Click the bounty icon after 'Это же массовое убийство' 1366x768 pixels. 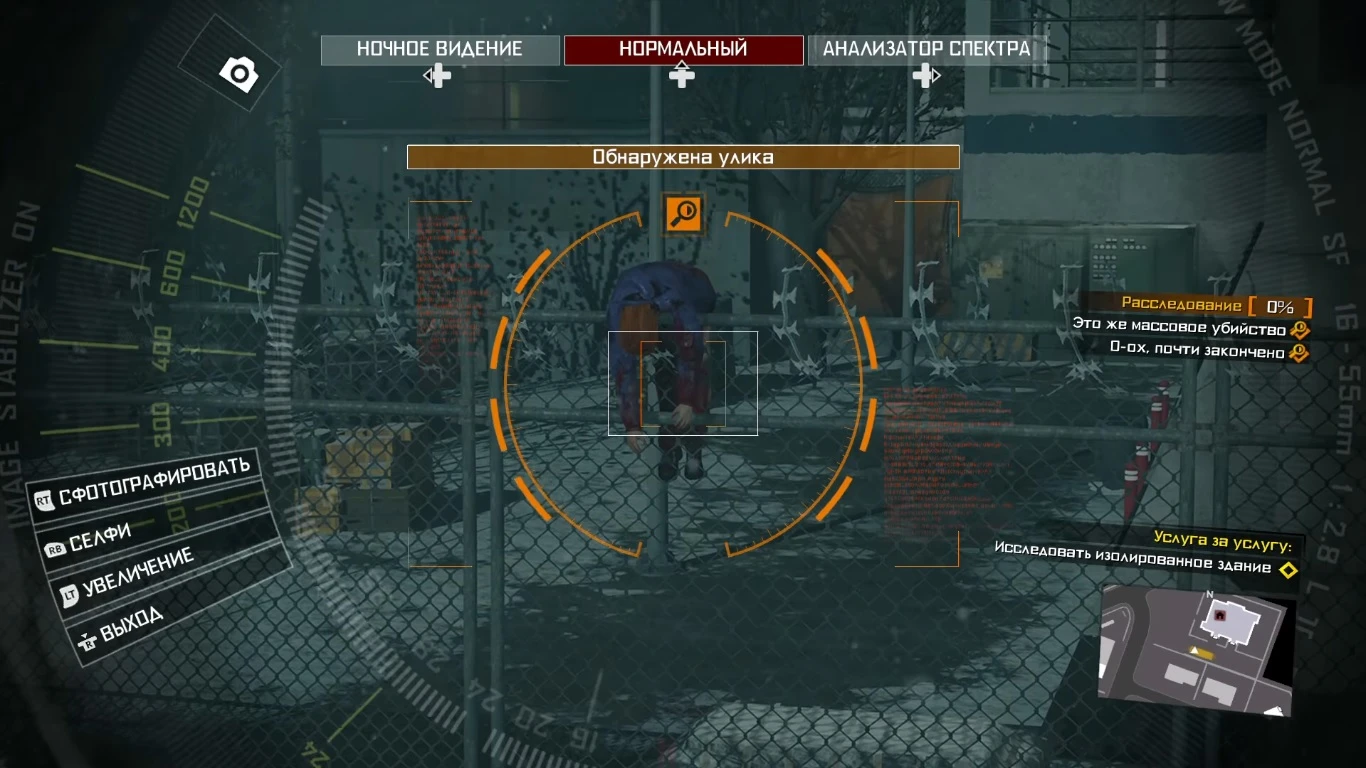tap(1298, 328)
